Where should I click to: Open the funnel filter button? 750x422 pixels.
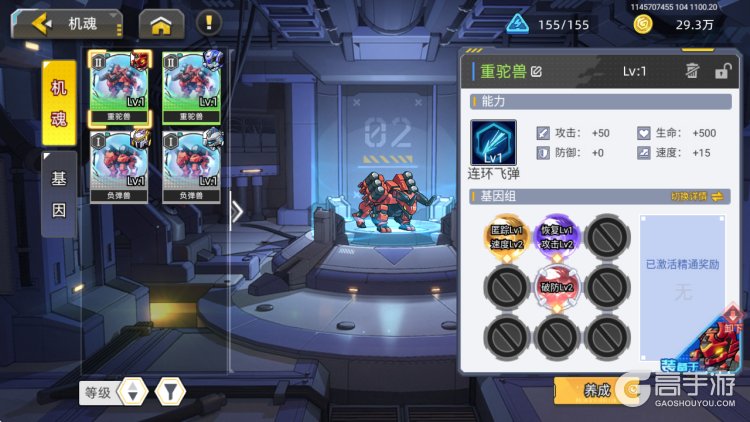171,392
